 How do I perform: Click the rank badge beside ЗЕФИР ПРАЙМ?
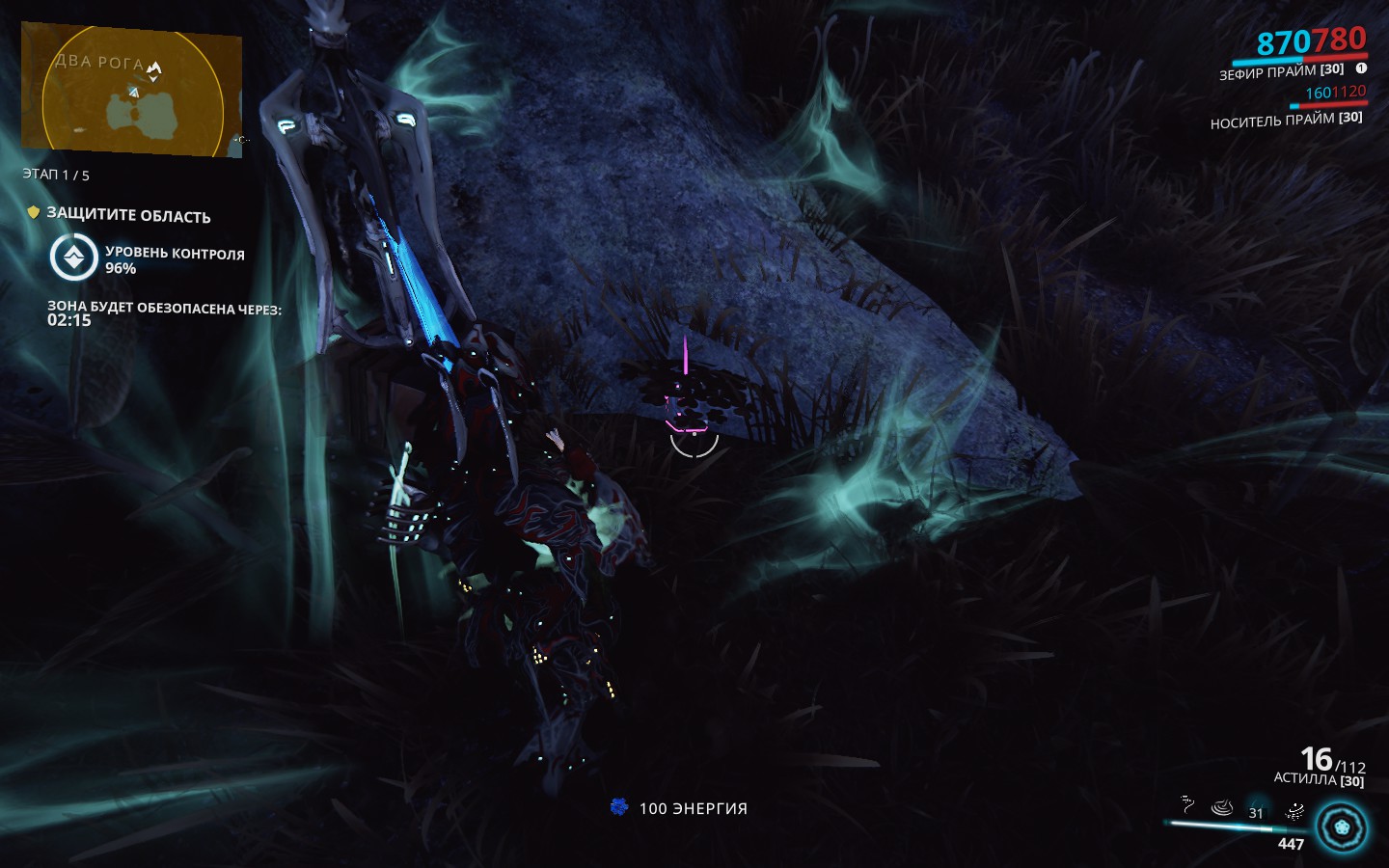pos(1360,70)
